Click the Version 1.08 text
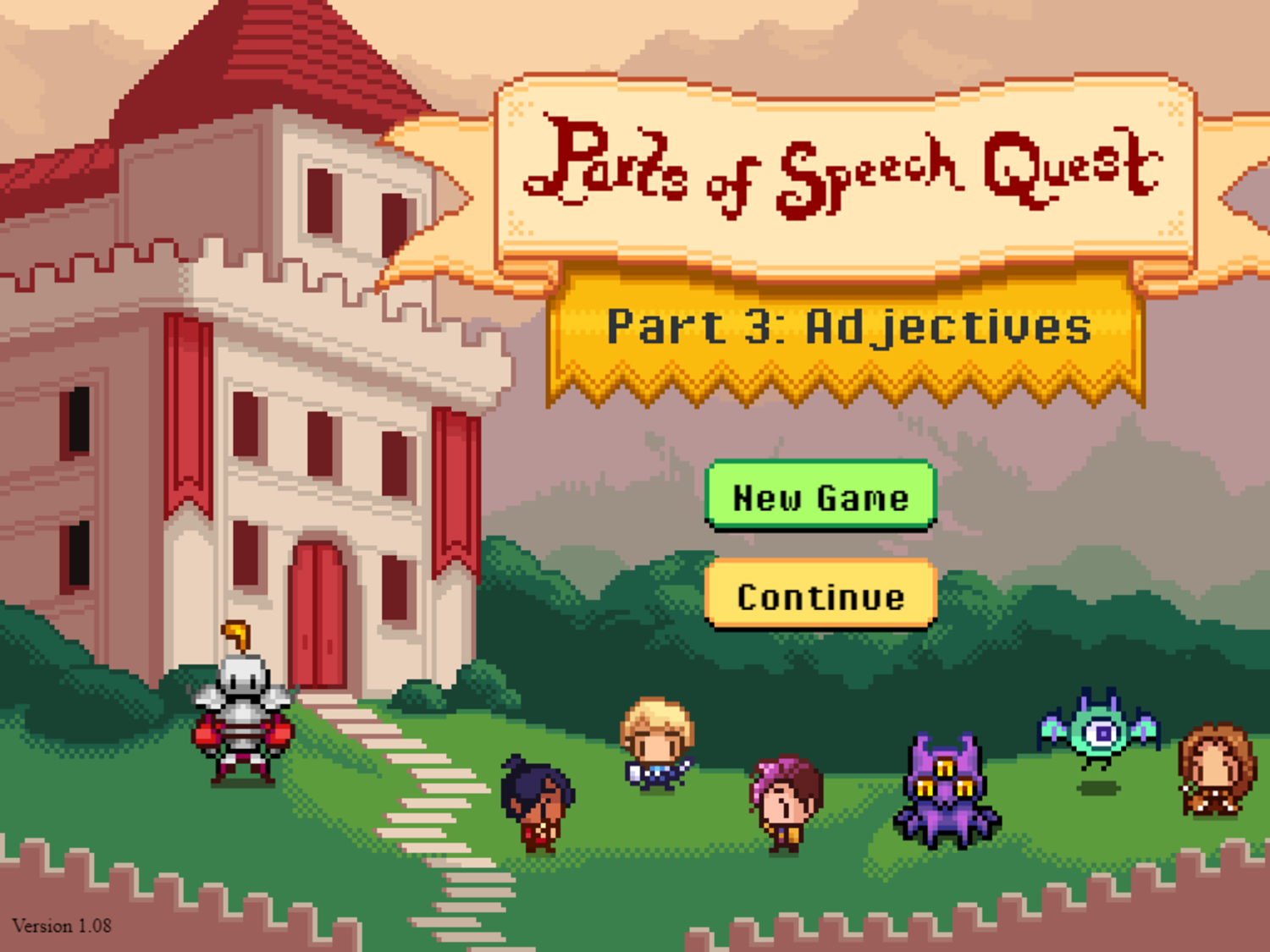 point(62,926)
